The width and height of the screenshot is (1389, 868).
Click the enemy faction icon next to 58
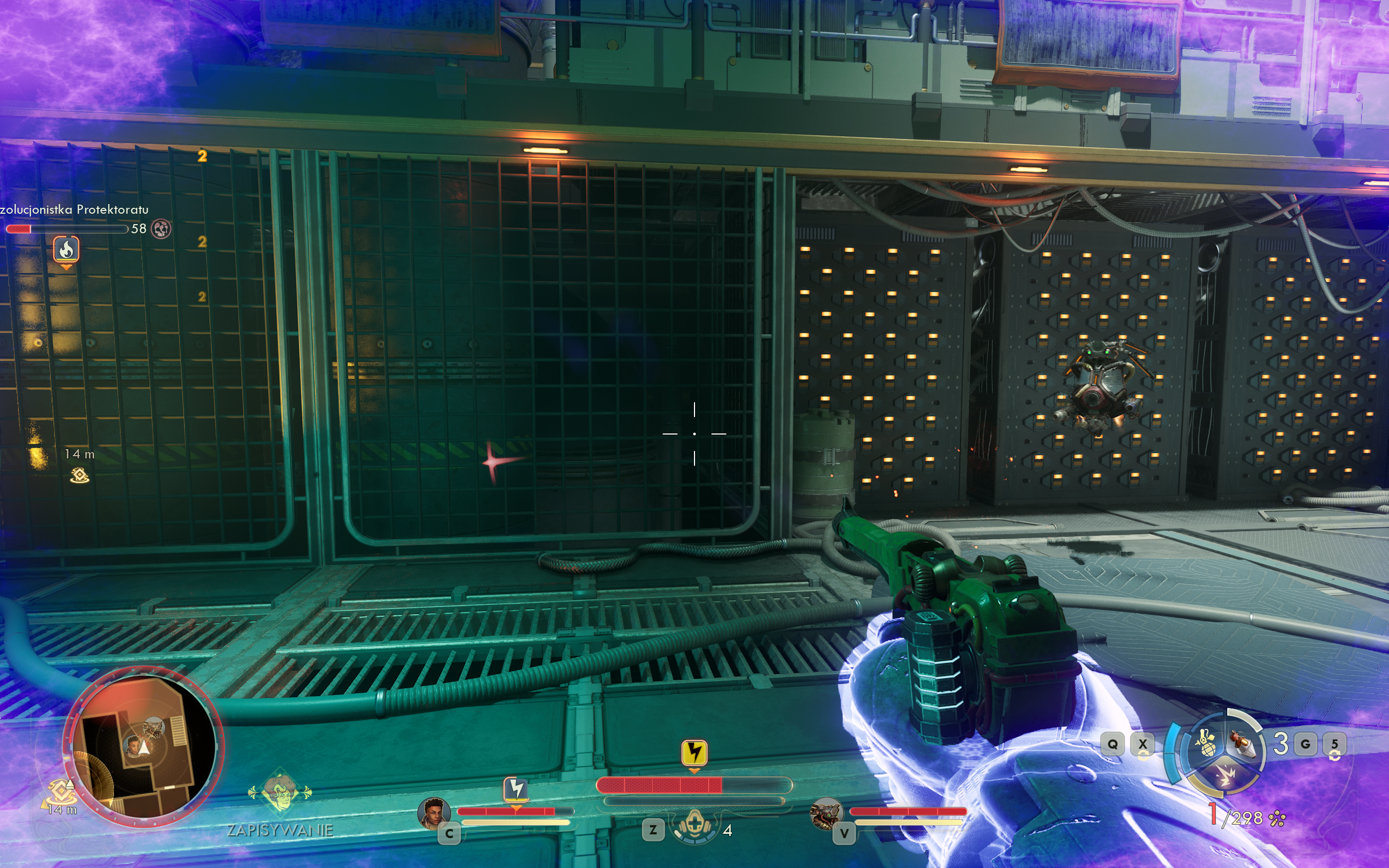point(161,229)
